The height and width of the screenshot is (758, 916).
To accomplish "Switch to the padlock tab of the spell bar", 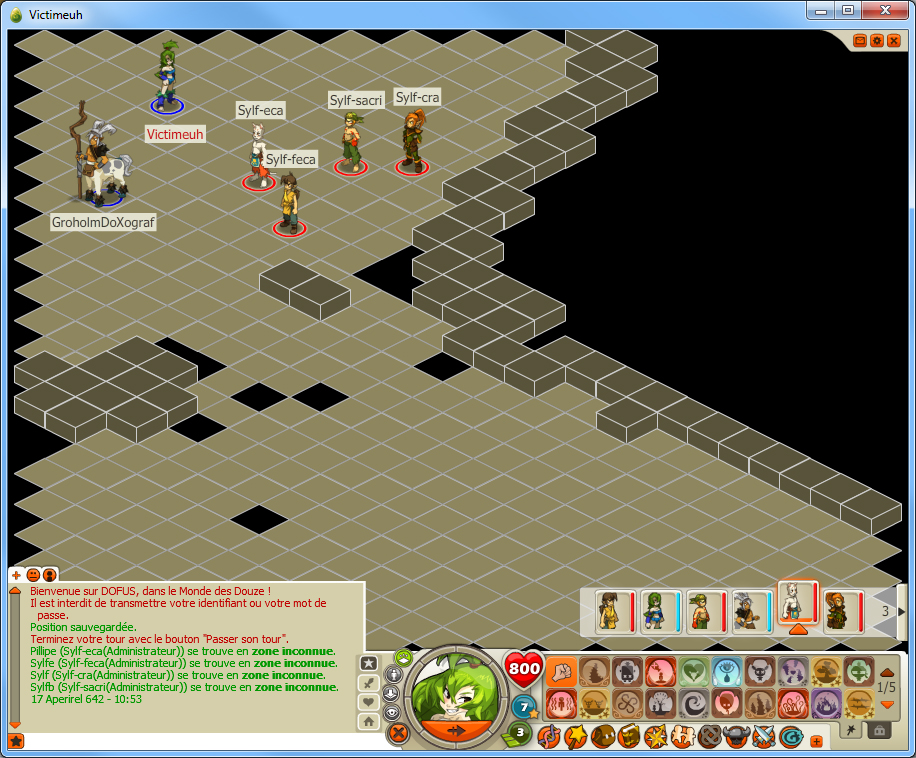I will (x=879, y=731).
